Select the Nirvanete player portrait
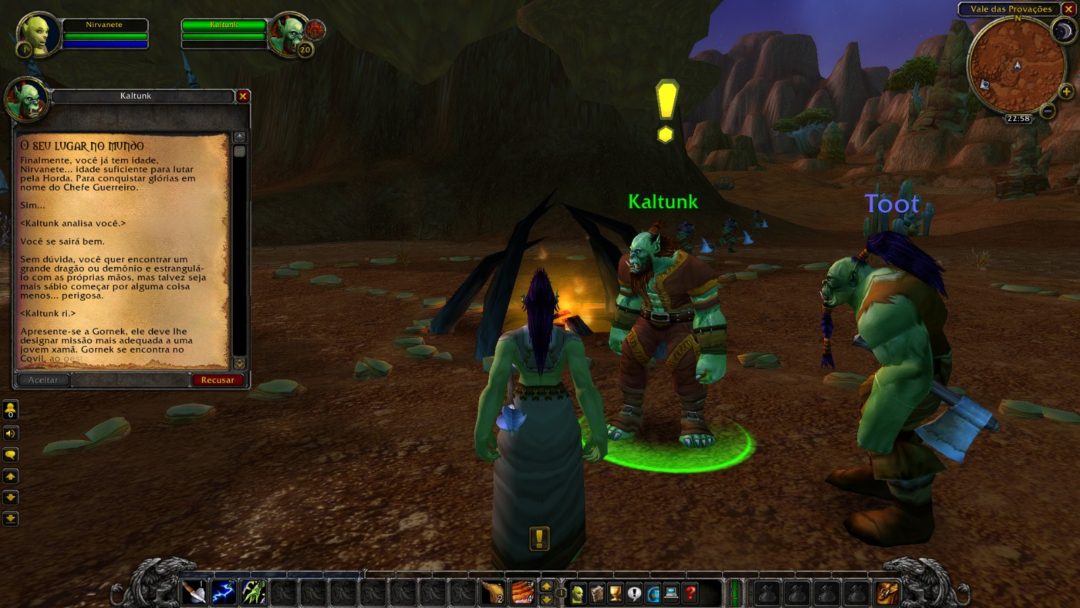 coord(38,34)
